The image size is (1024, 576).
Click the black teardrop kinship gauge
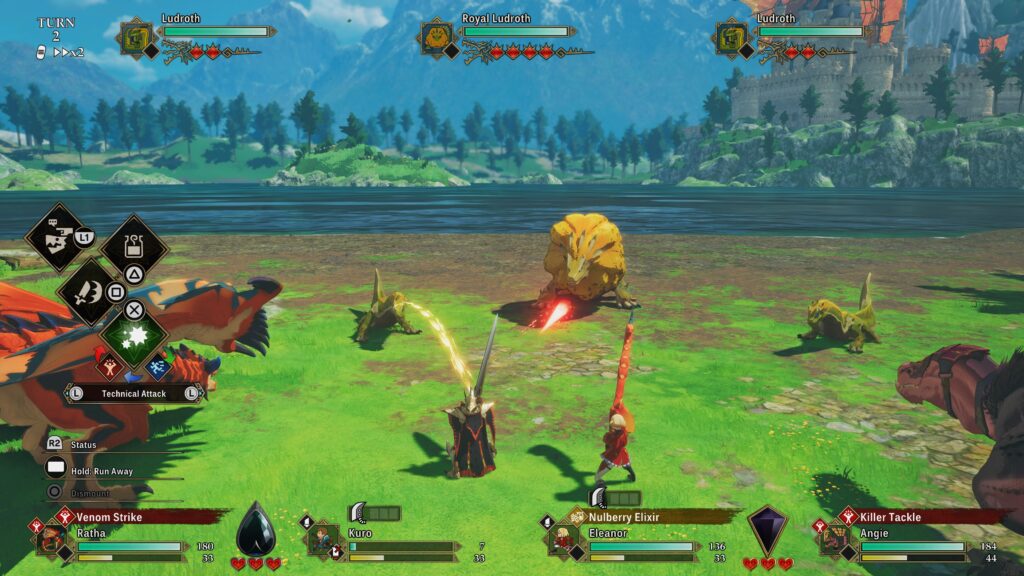tap(255, 530)
